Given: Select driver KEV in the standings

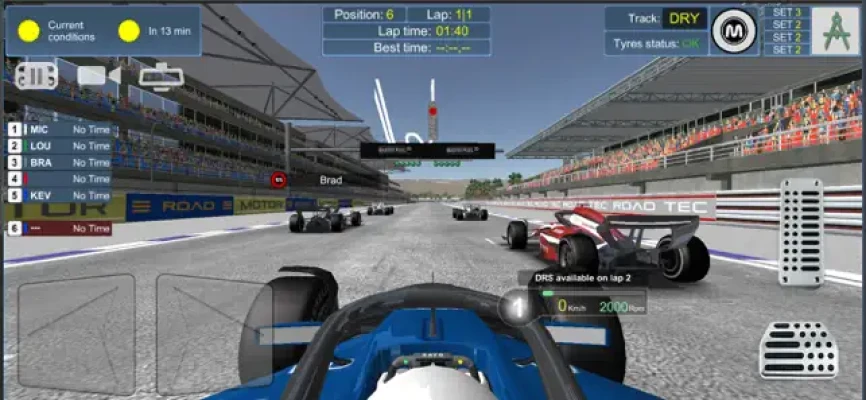Looking at the screenshot, I should 59,195.
